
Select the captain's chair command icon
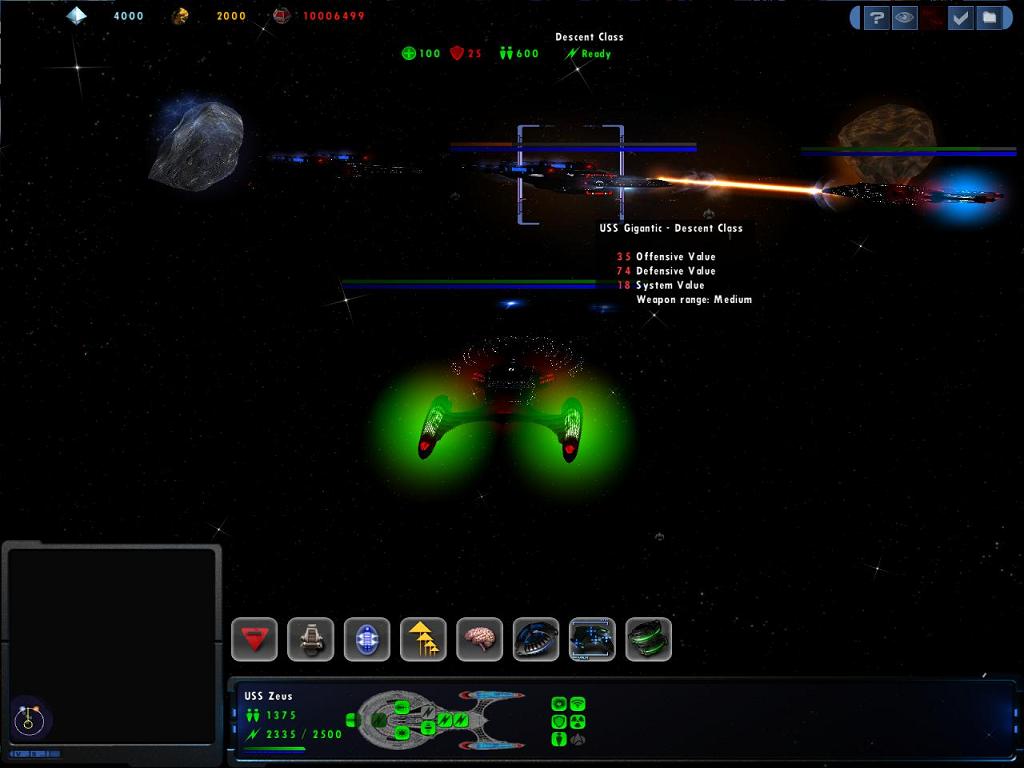coord(311,639)
